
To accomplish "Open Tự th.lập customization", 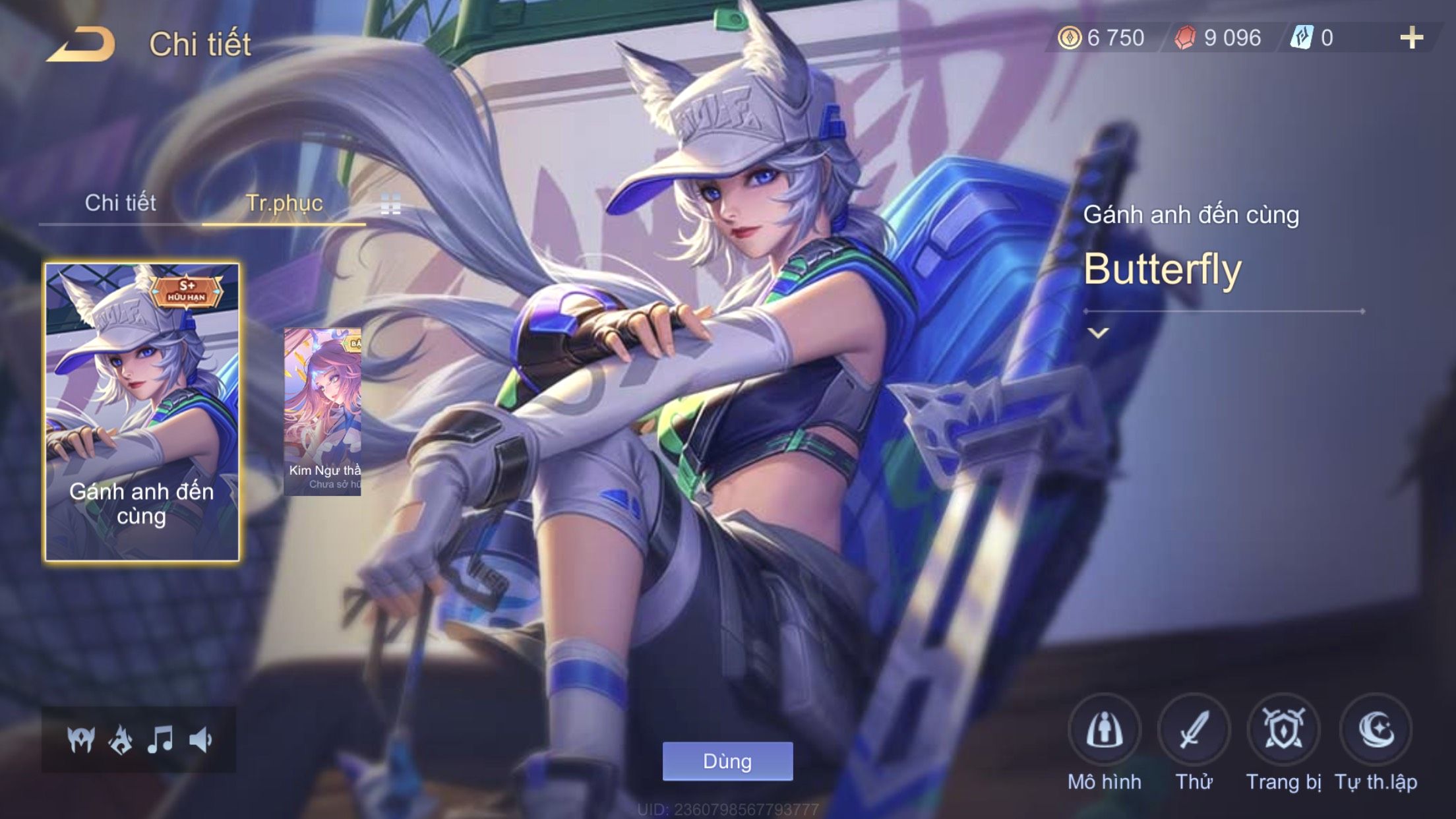I will point(1376,731).
